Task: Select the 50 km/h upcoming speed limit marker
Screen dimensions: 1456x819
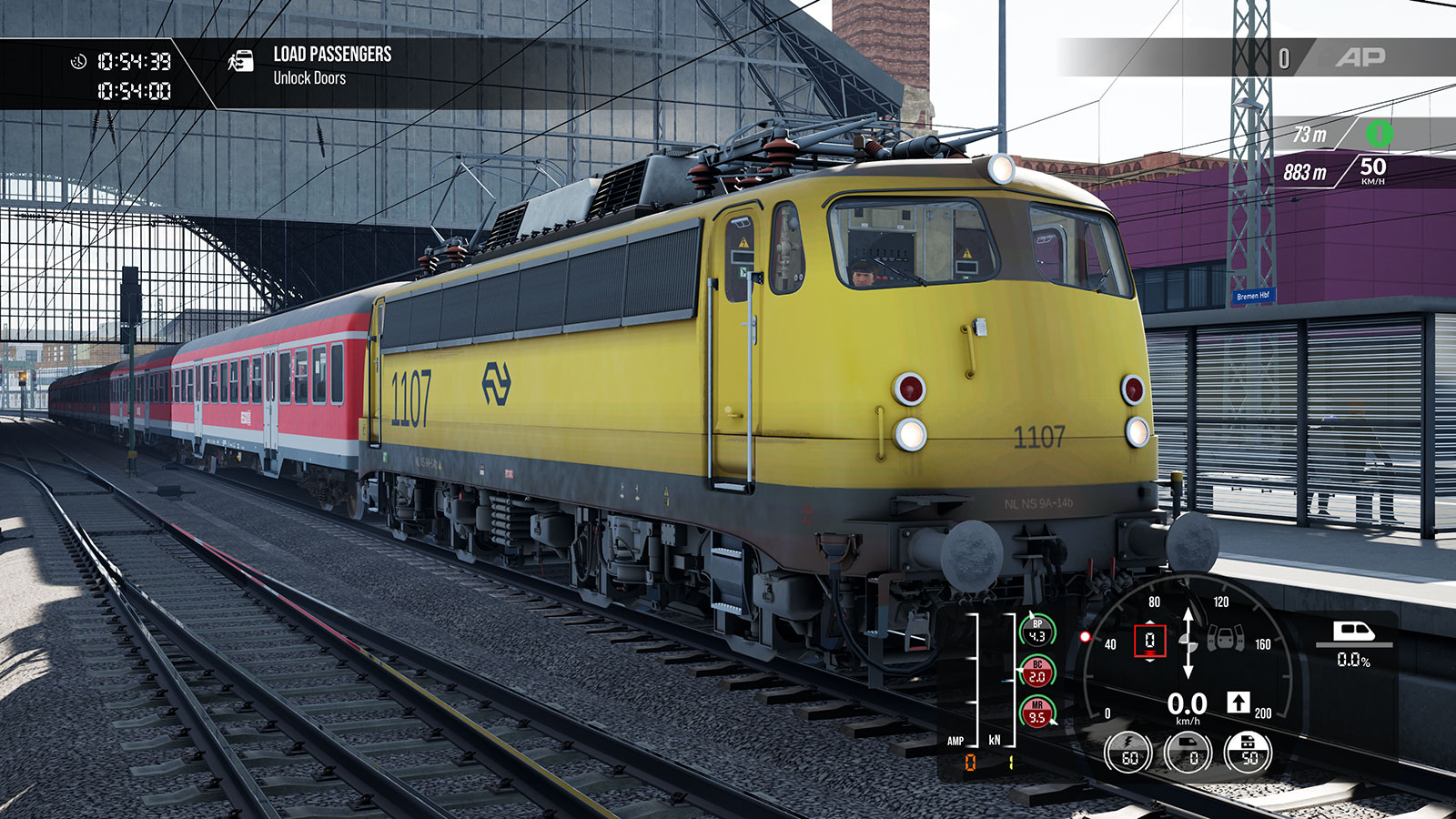Action: coord(1372,169)
